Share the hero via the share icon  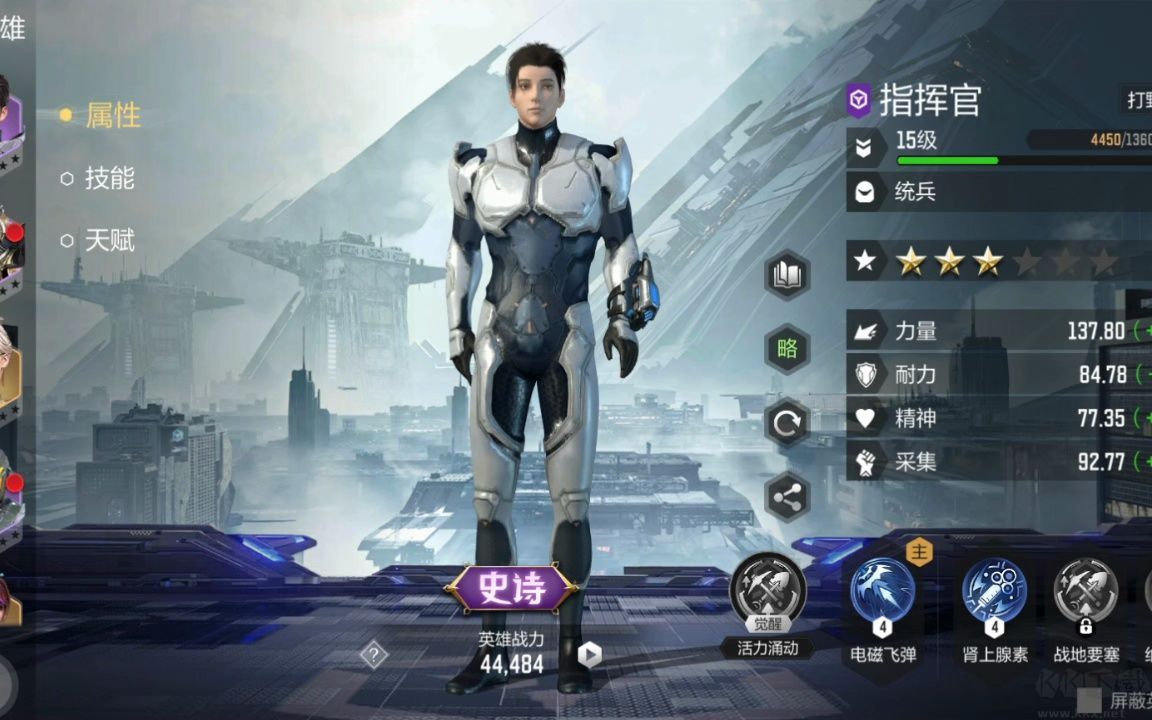[x=787, y=496]
